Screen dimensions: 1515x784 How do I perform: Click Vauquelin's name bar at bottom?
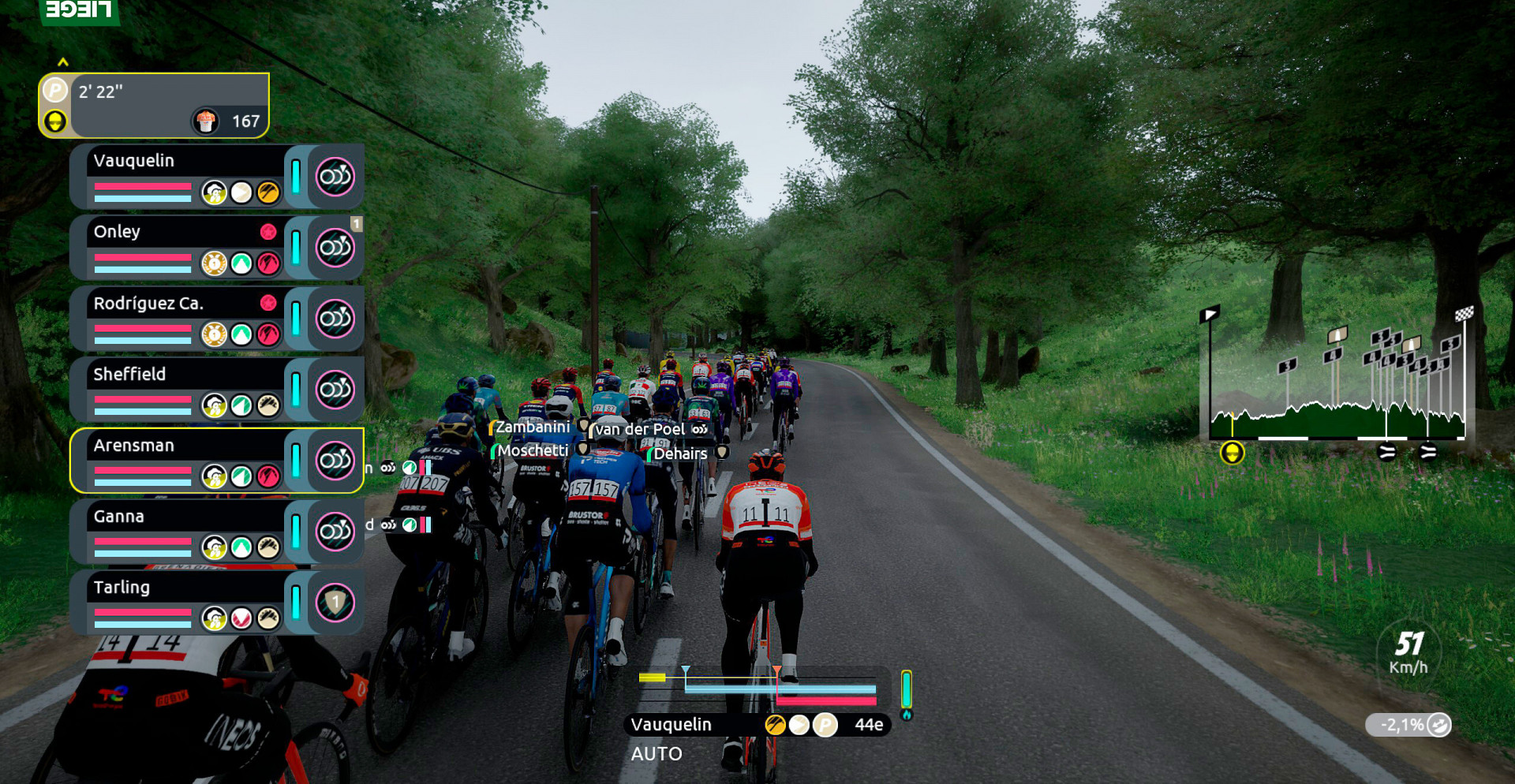point(694,725)
